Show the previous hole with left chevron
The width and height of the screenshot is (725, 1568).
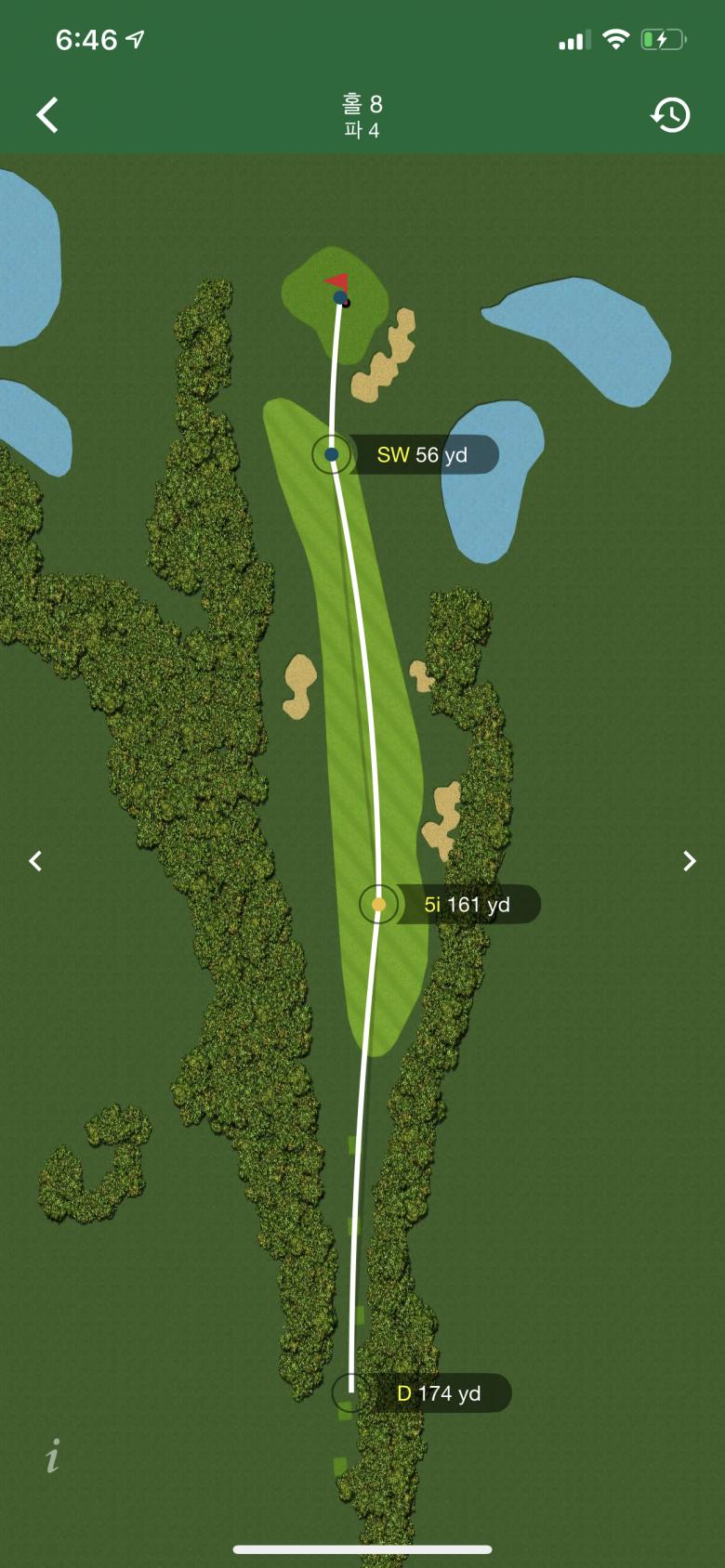[35, 861]
